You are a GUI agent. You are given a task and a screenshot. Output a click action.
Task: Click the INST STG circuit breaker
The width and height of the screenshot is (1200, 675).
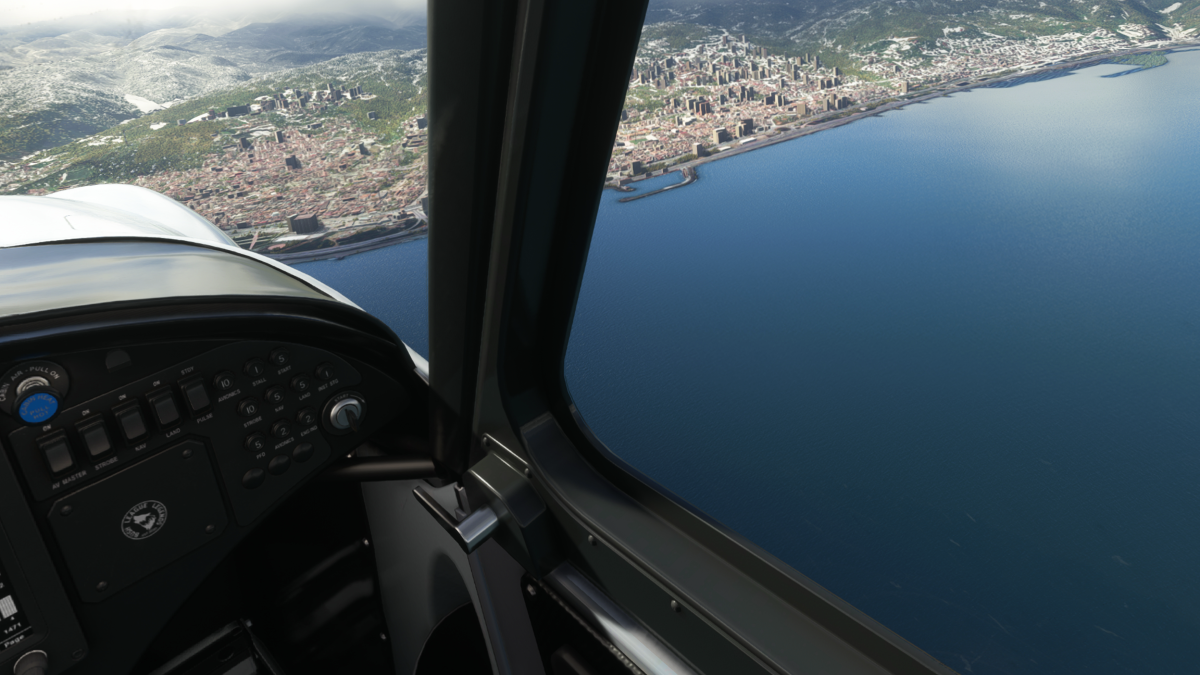[323, 371]
